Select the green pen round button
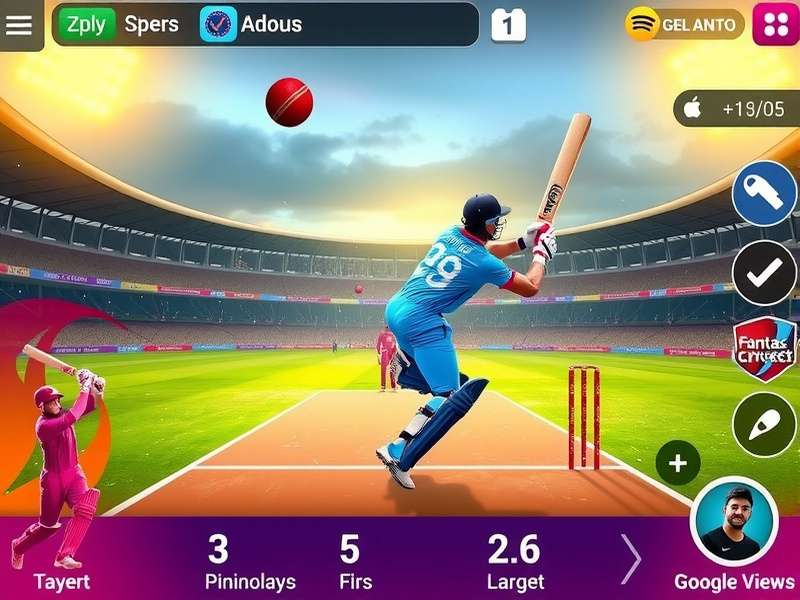This screenshot has height=600, width=800. click(x=764, y=425)
